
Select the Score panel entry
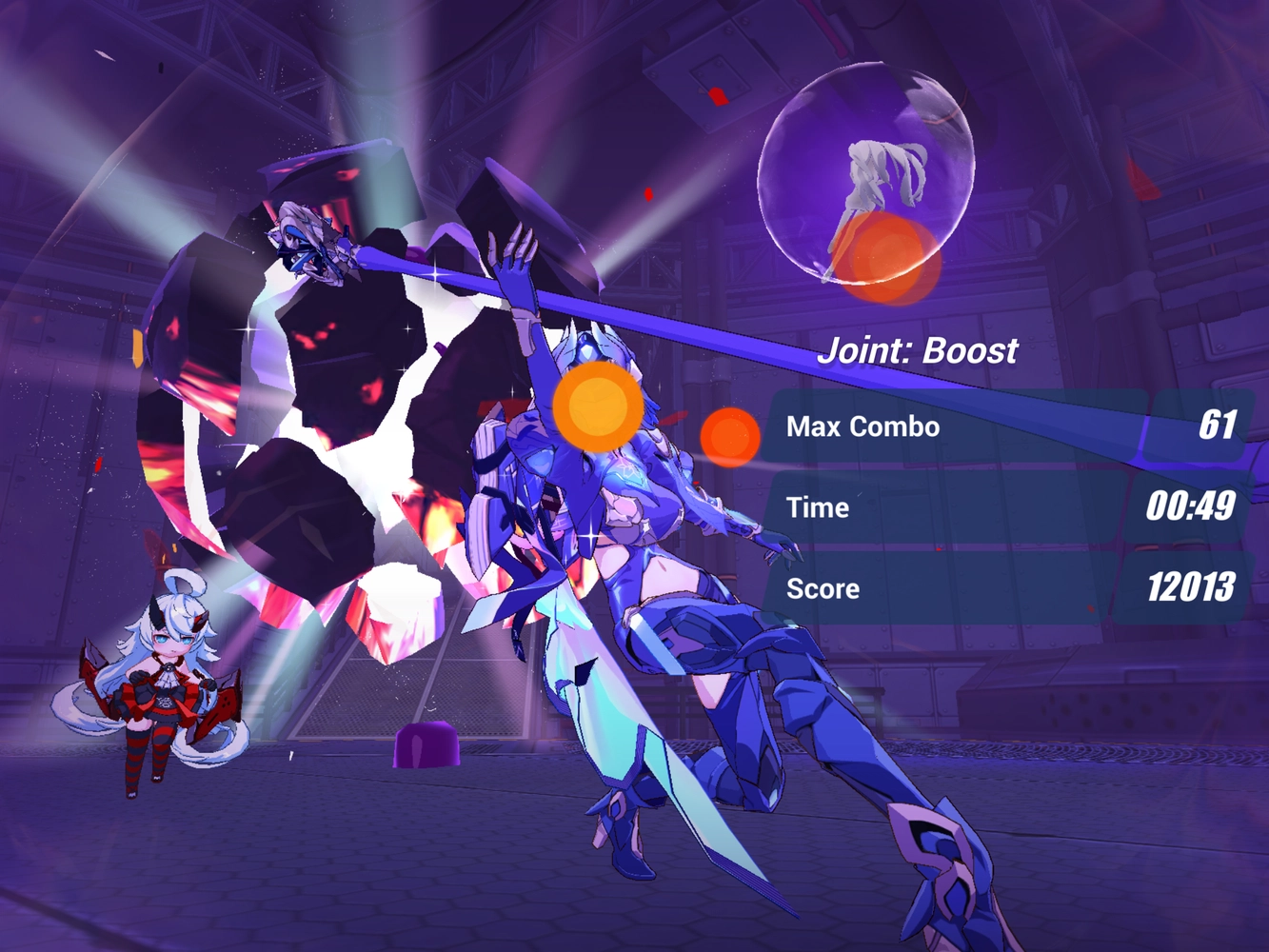coord(1009,588)
